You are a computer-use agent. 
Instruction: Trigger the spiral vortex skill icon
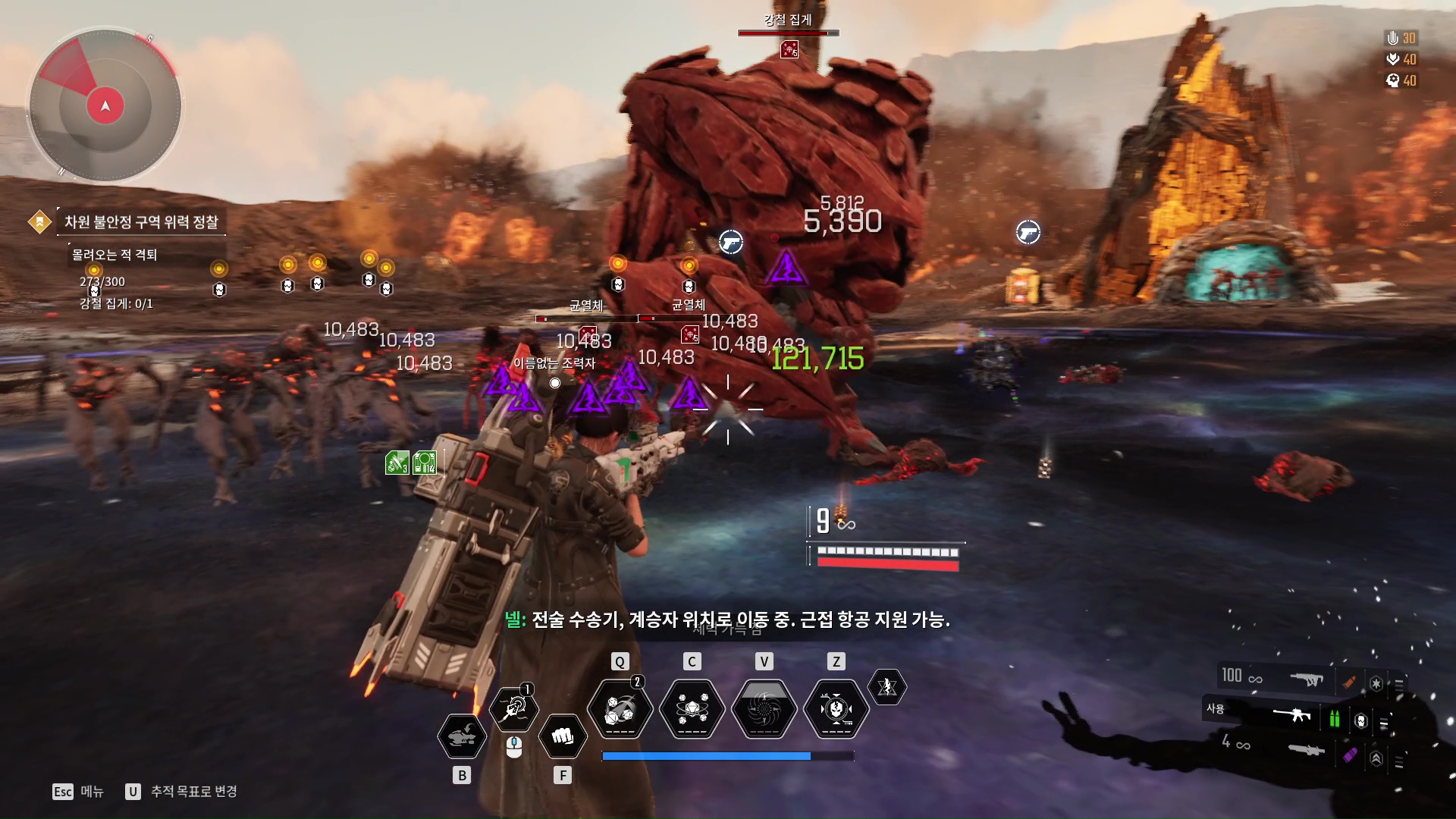point(764,710)
